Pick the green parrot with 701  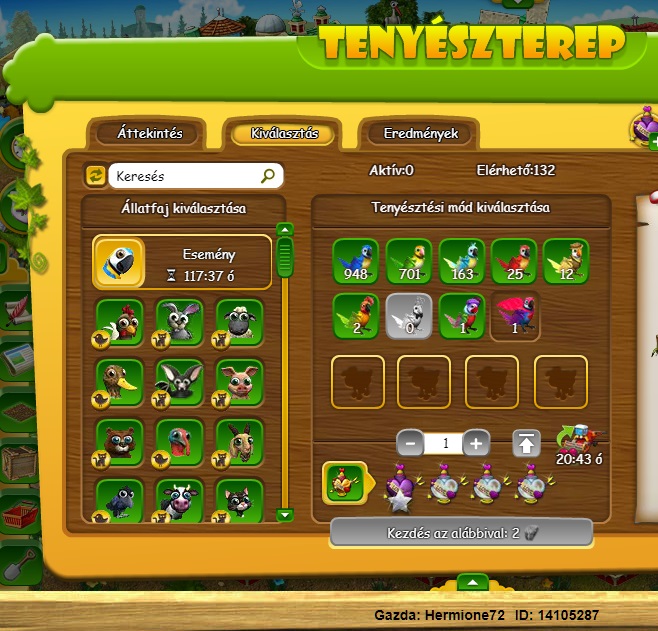[409, 262]
